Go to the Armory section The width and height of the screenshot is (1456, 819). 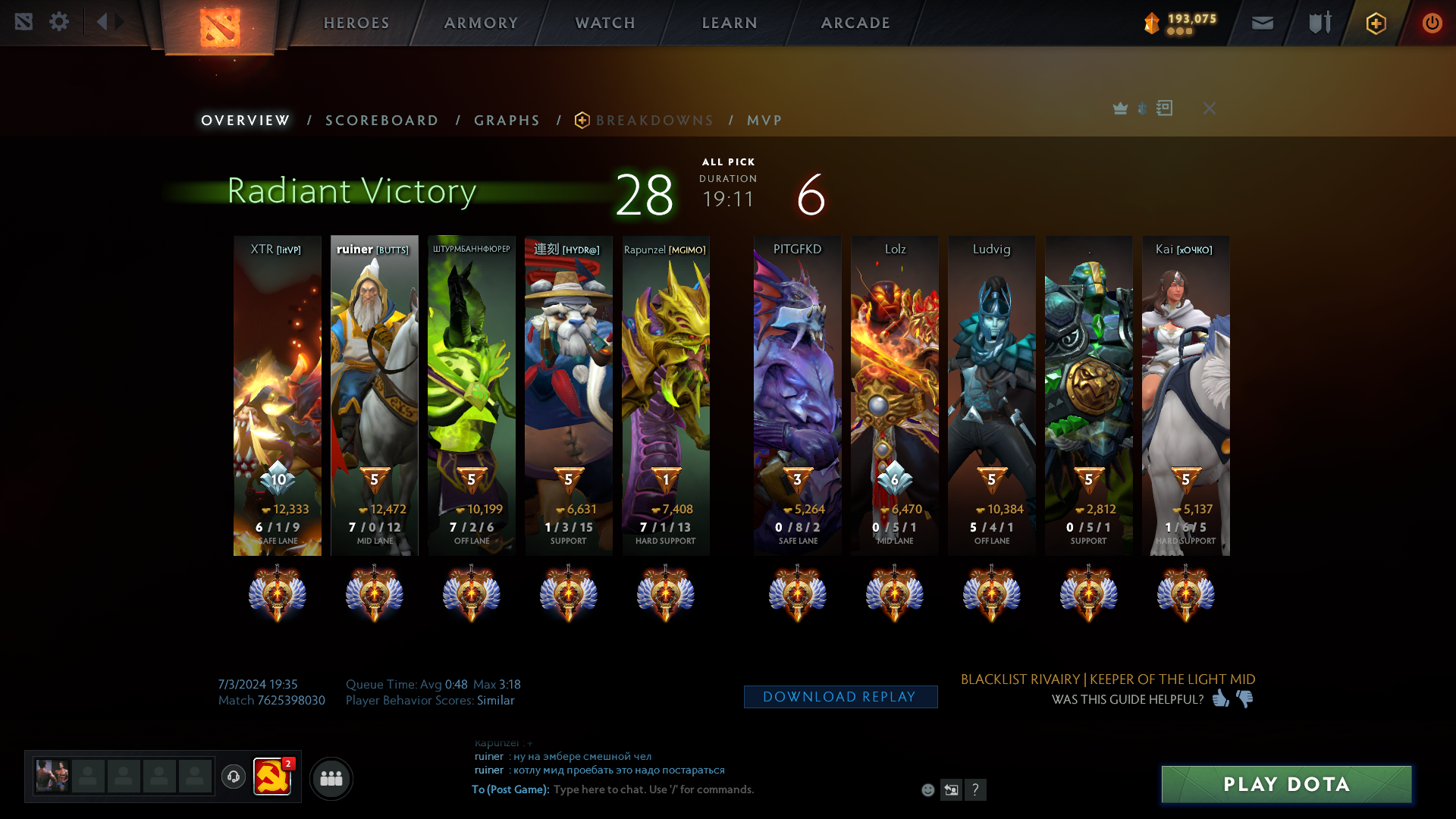coord(481,23)
